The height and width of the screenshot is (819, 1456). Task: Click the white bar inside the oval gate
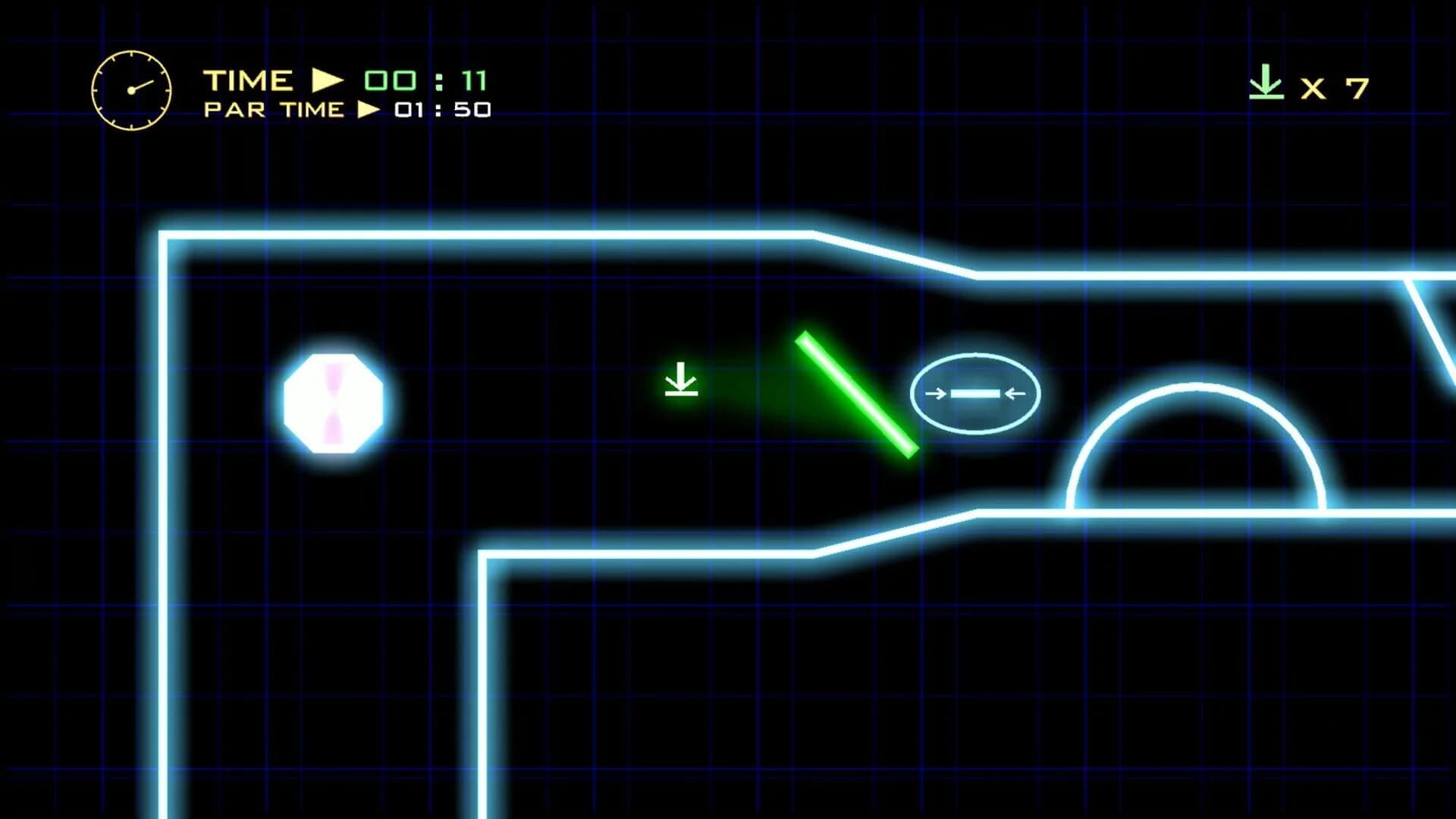pos(976,393)
